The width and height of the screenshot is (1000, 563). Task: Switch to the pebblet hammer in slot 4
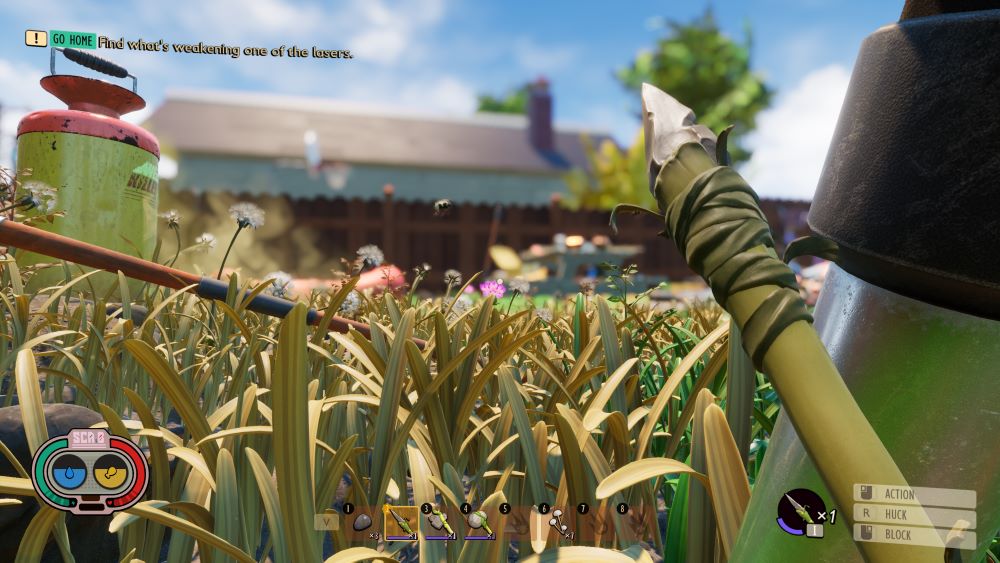tap(479, 522)
